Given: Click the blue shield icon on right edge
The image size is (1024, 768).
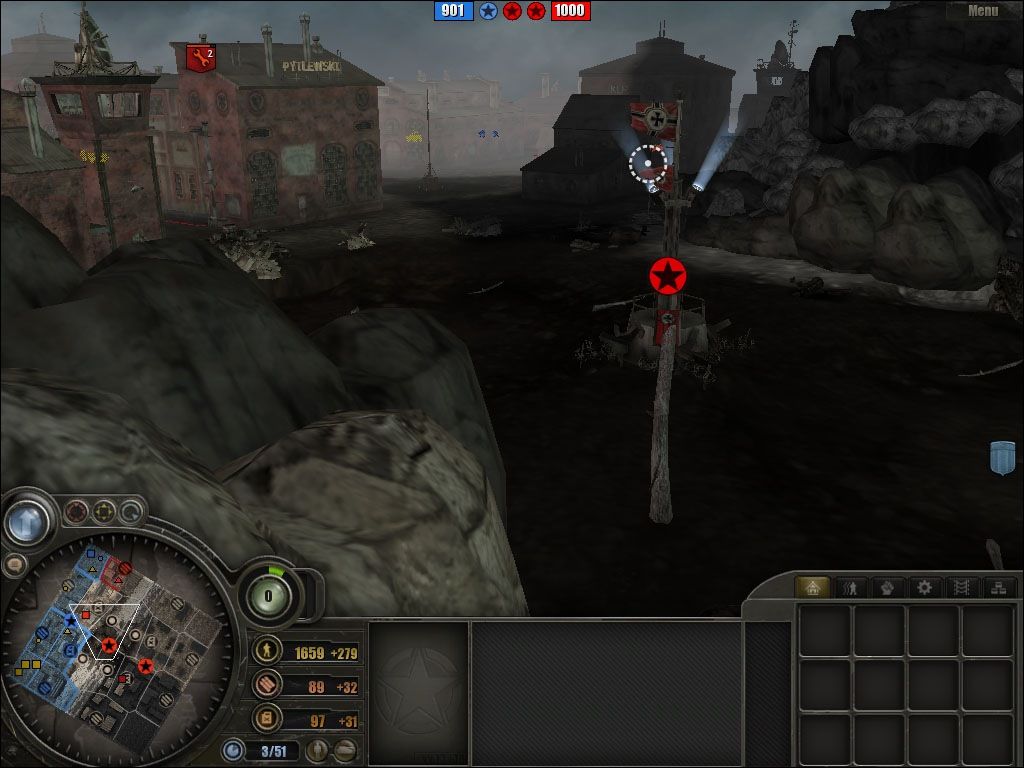Looking at the screenshot, I should (1001, 456).
